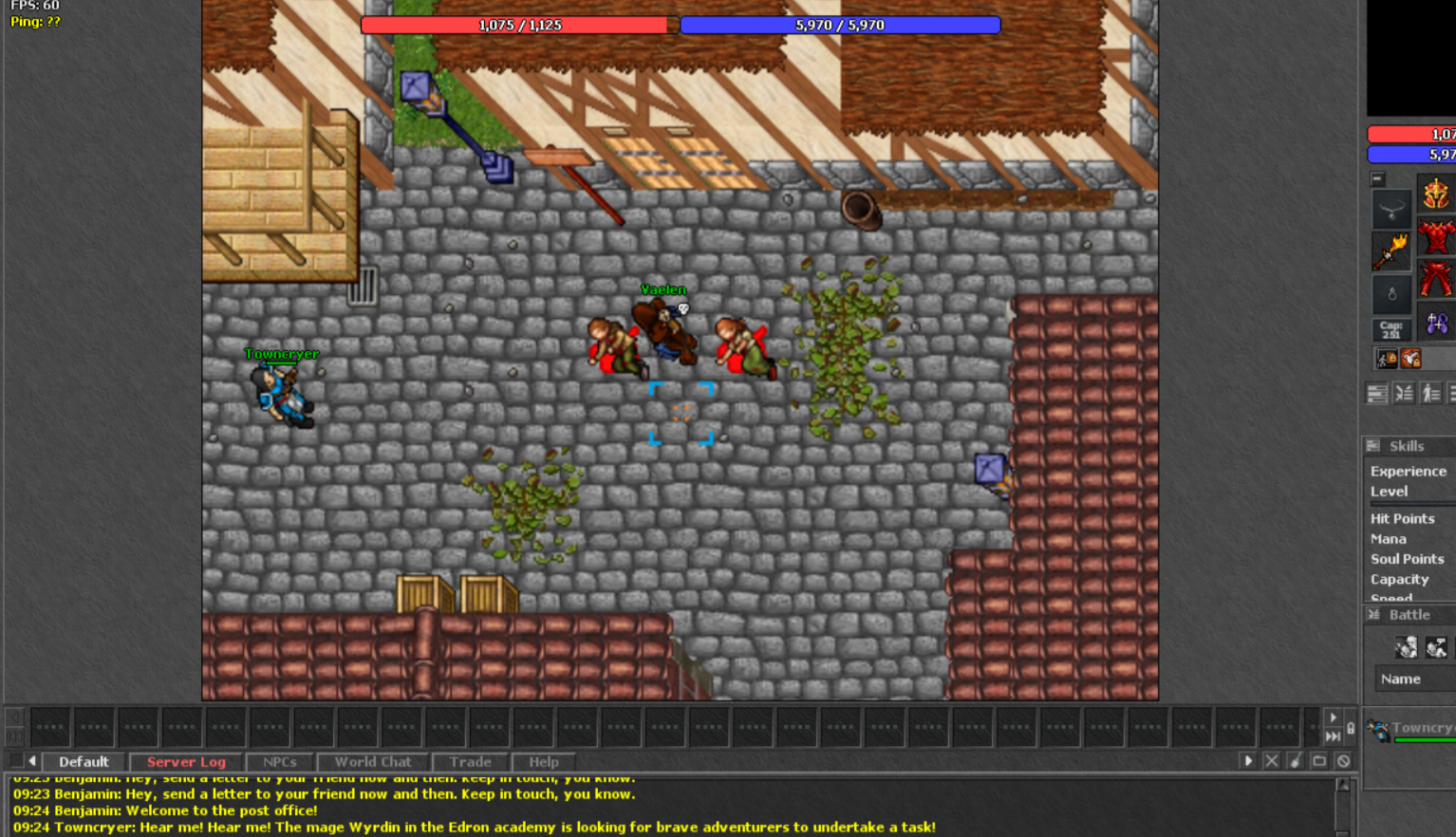Toggle the first battle list filter icon
The image size is (1456, 837).
[x=1406, y=647]
